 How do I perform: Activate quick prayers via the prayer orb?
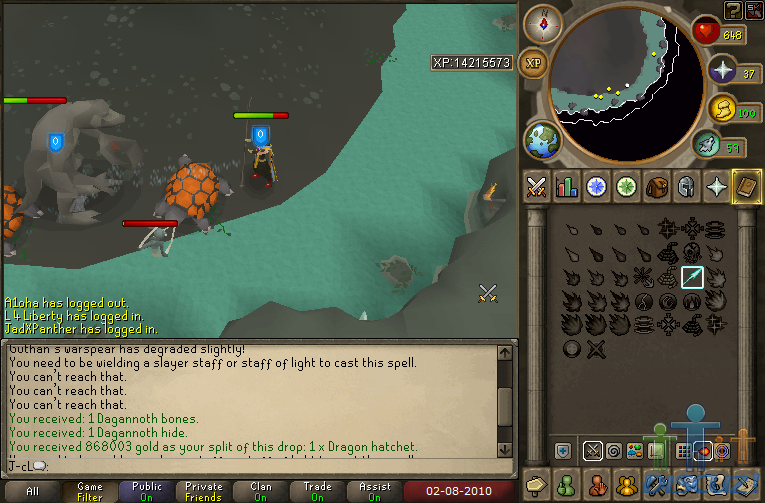tap(724, 72)
